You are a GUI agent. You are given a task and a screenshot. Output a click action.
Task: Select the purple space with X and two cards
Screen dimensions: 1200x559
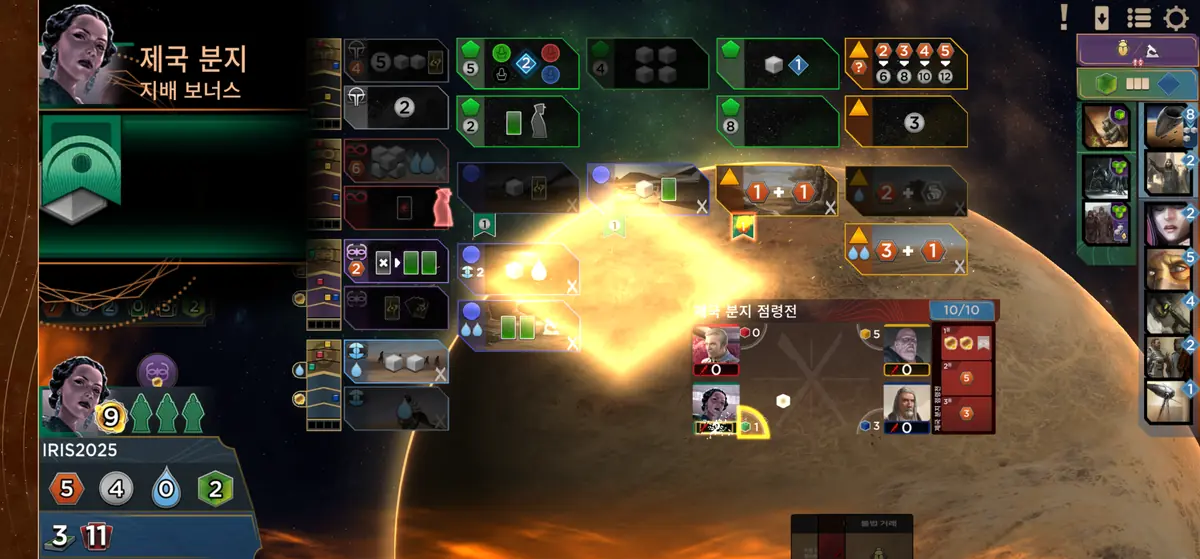(x=396, y=261)
